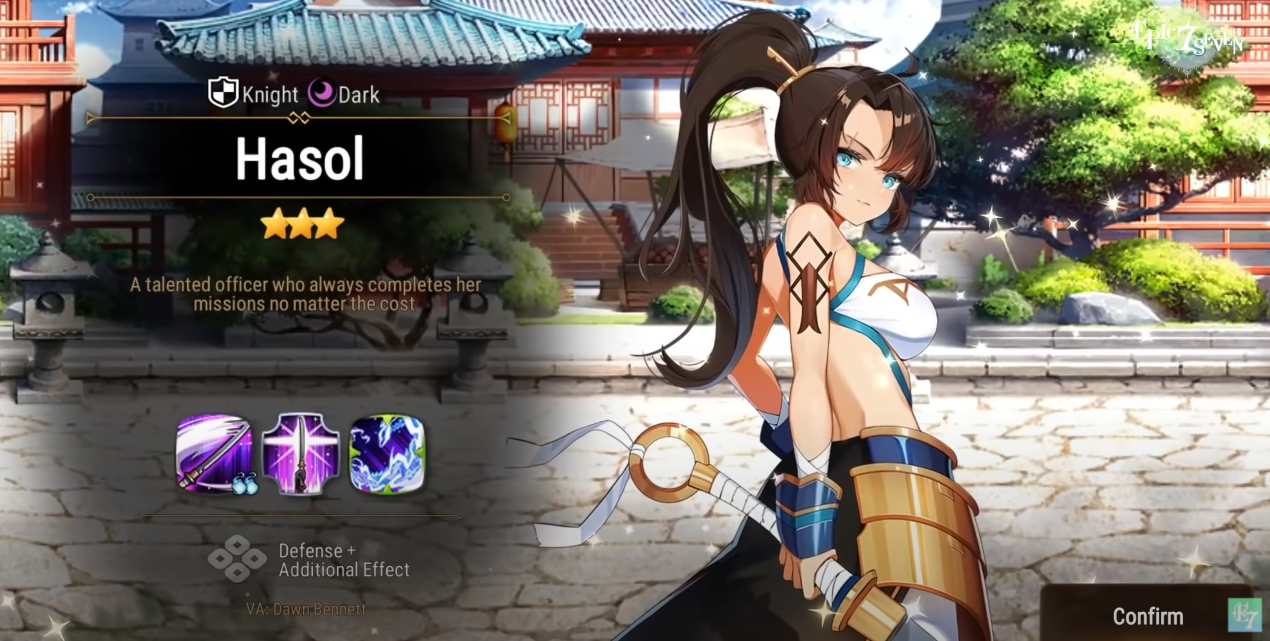This screenshot has width=1270, height=641.
Task: Confirm the Hasol summon result
Action: [1147, 615]
